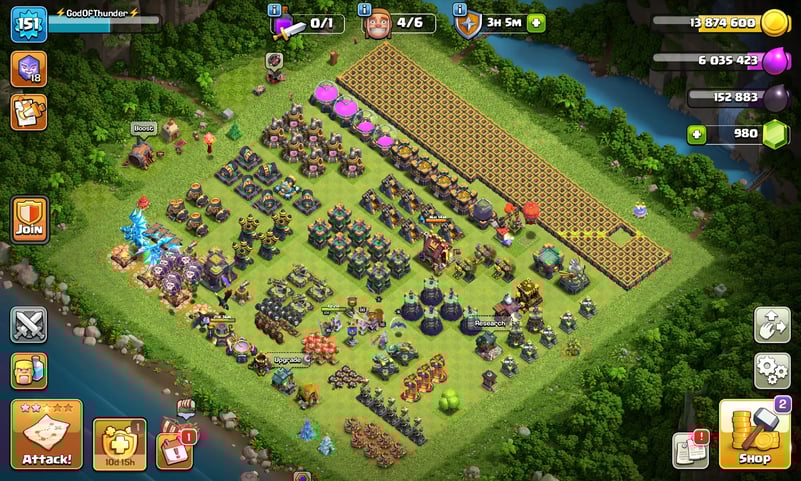This screenshot has width=801, height=481.
Task: Open the settings gears button
Action: click(771, 370)
